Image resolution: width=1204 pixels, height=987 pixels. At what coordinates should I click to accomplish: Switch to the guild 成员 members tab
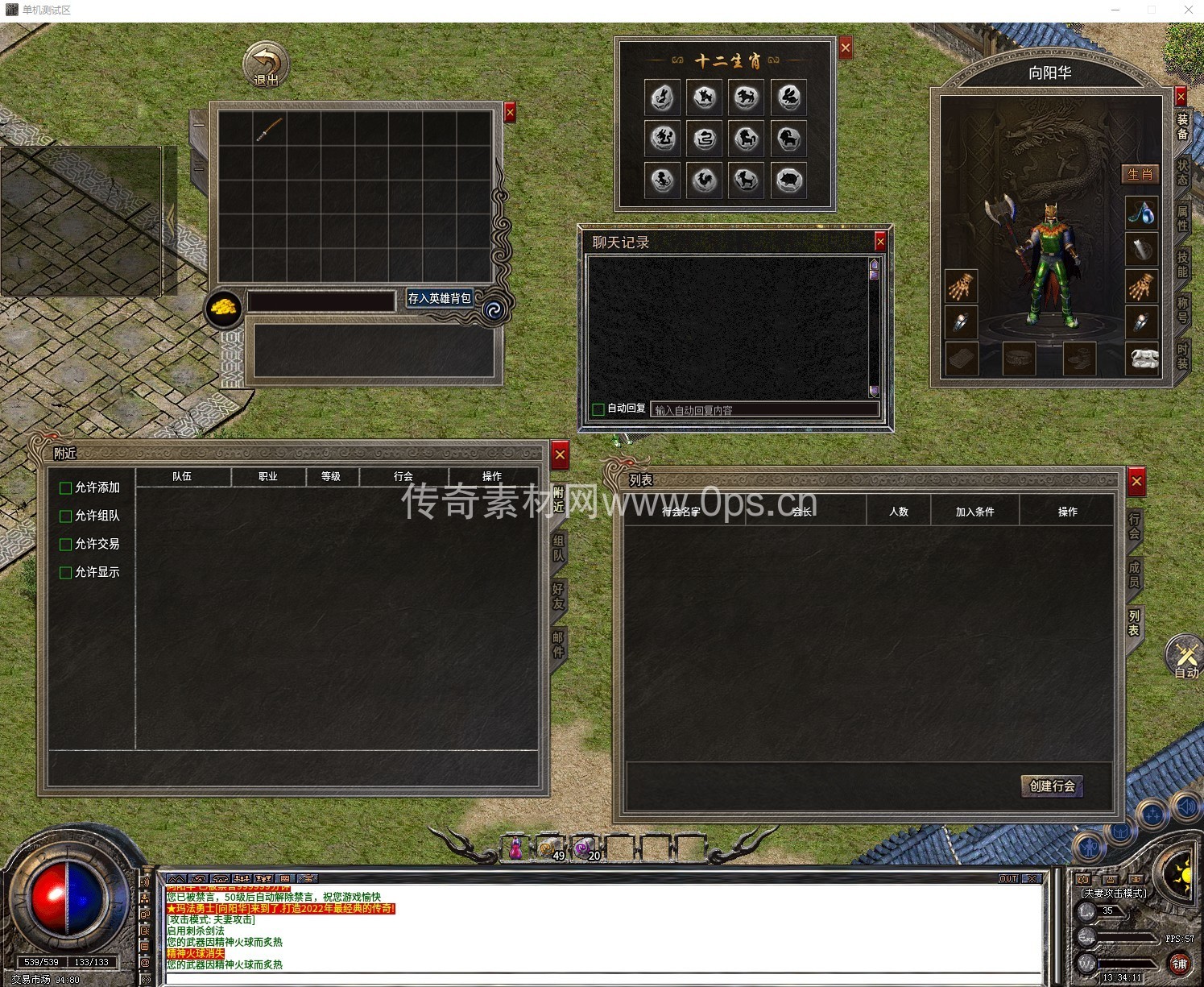pyautogui.click(x=1134, y=574)
